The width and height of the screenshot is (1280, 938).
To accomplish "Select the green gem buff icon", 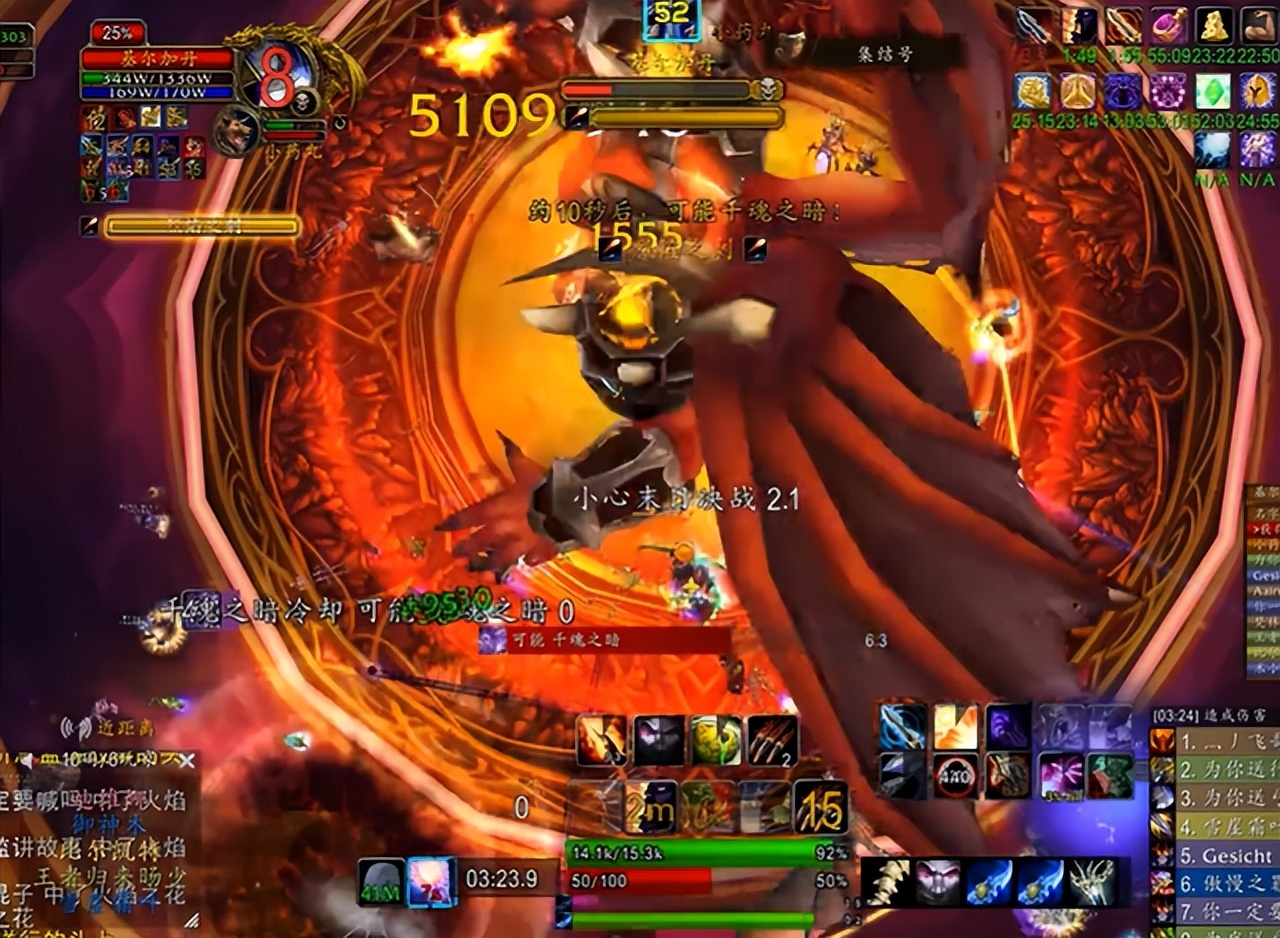I will pos(1213,92).
